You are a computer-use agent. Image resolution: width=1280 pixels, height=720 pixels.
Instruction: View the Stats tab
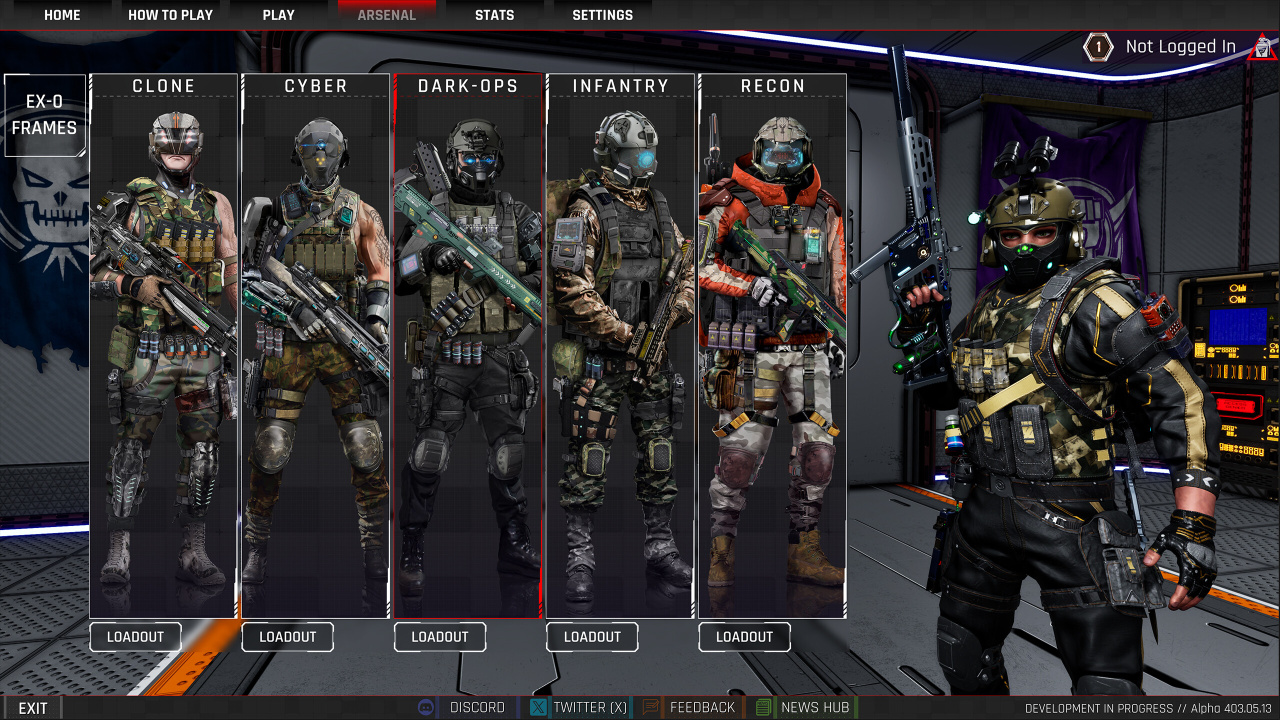tap(494, 15)
